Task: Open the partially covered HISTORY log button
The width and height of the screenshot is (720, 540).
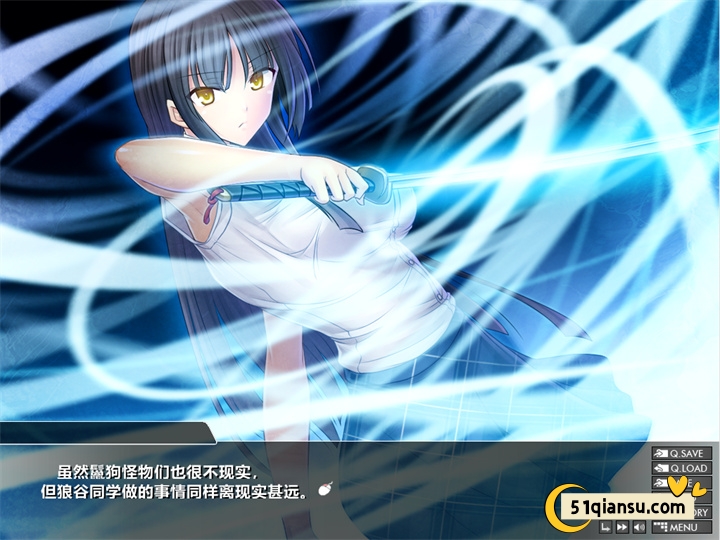Action: click(x=698, y=512)
